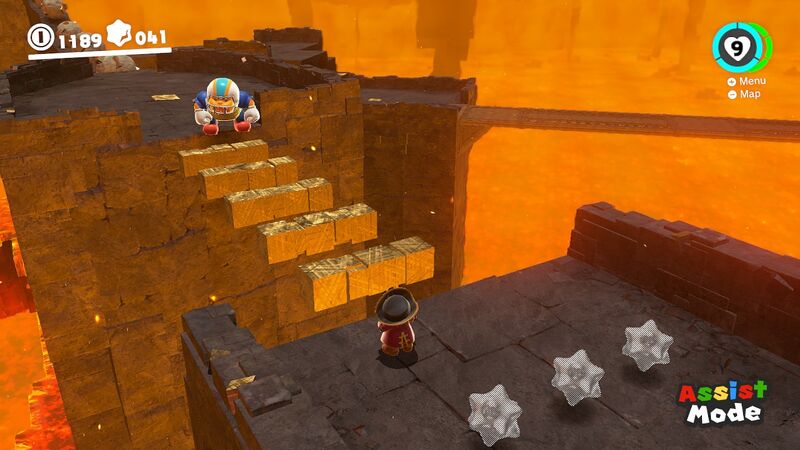Image resolution: width=800 pixels, height=450 pixels.
Task: Open the Menu option under the health gauge
Action: pos(747,81)
